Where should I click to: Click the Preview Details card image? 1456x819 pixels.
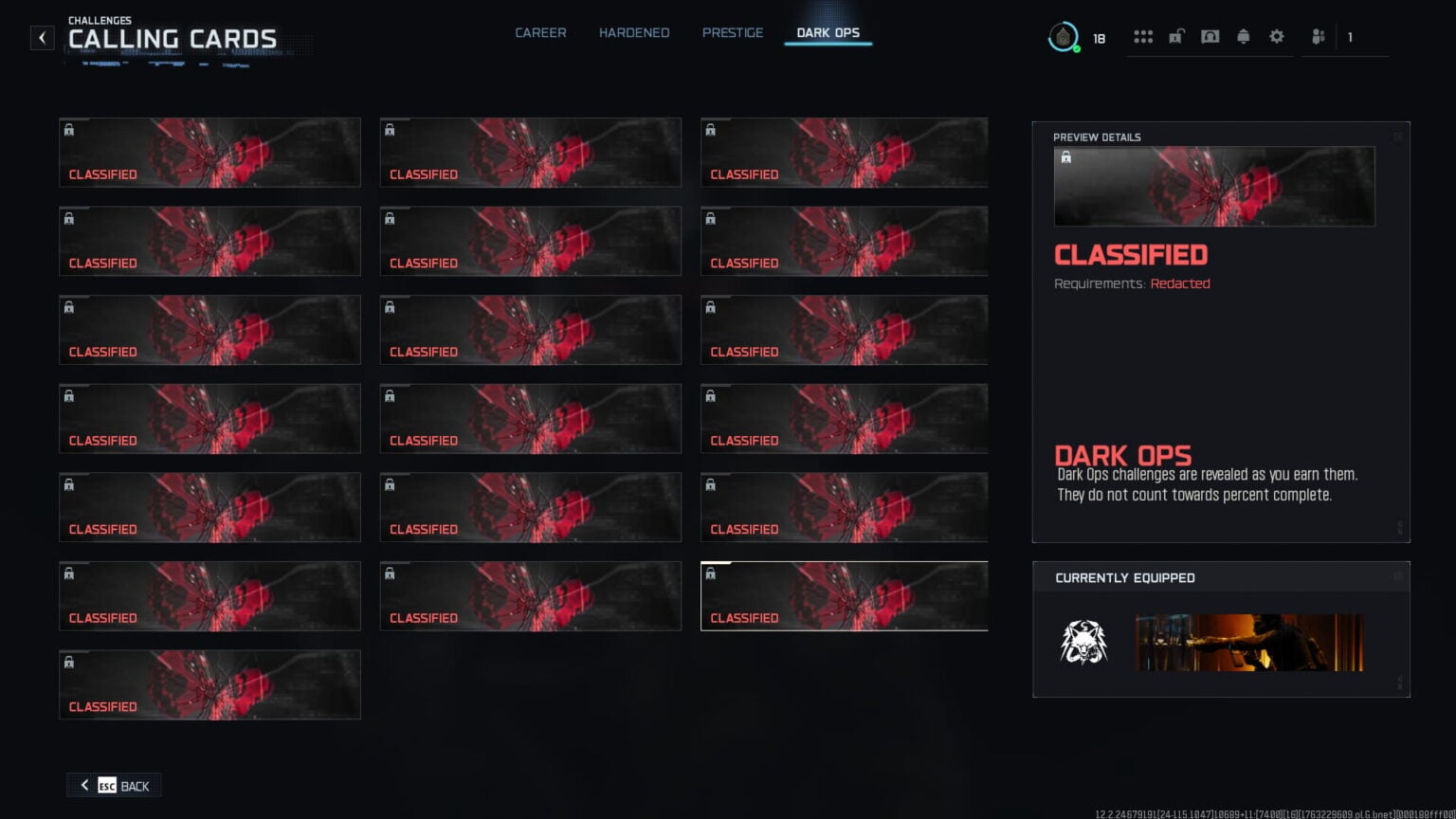[x=1213, y=186]
